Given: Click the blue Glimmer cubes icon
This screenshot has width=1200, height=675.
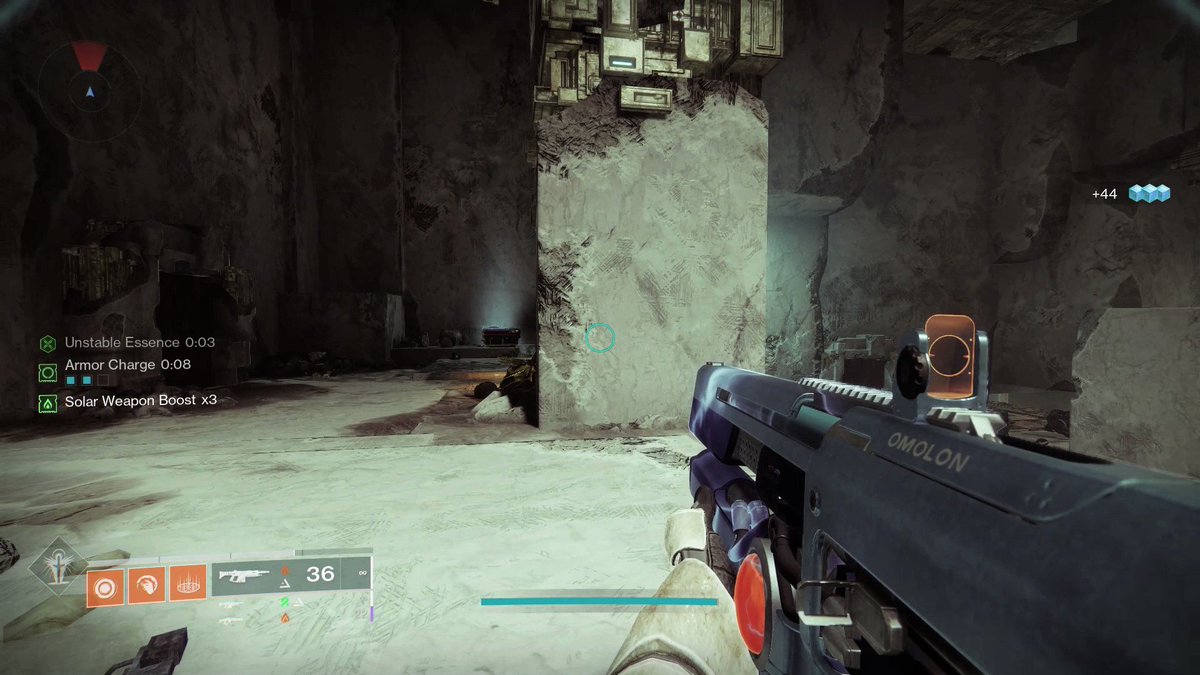Looking at the screenshot, I should coord(1149,194).
